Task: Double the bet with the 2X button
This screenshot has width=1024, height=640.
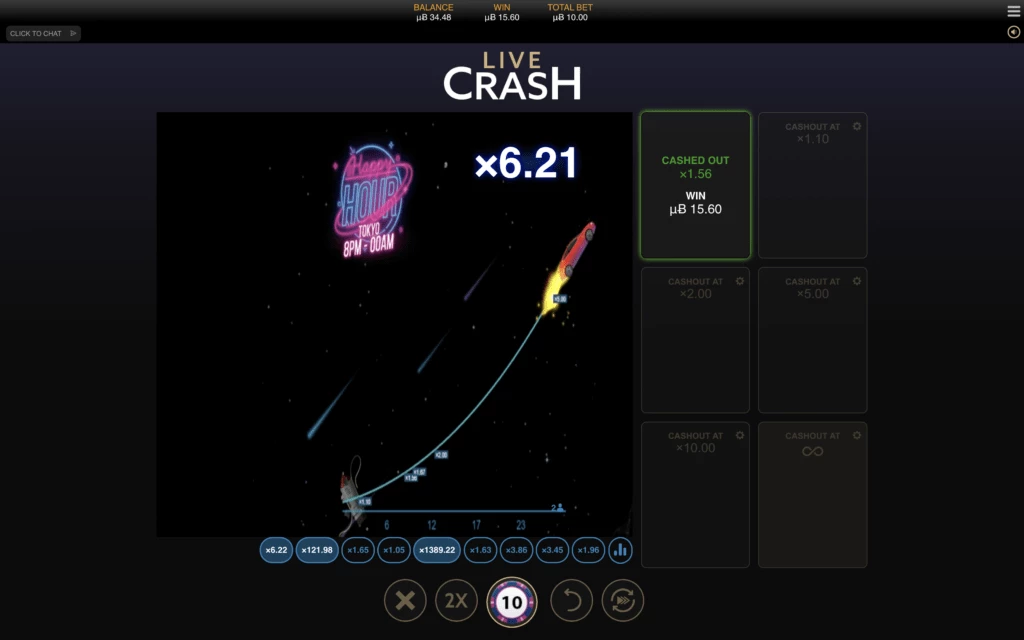Action: click(456, 601)
